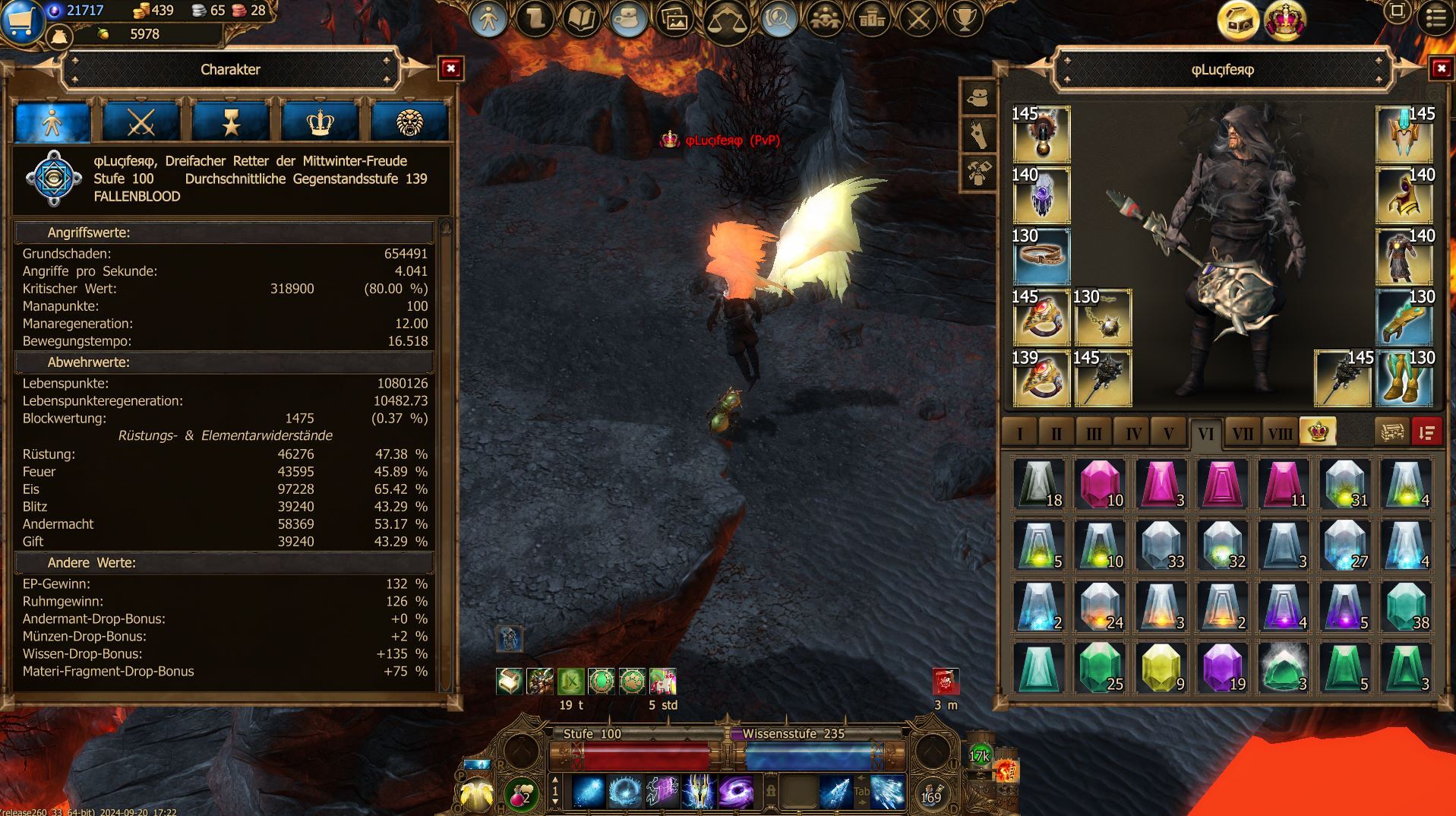Close the φLuçifeяφ inventory window
Screen dimensions: 1456x816
click(1441, 69)
